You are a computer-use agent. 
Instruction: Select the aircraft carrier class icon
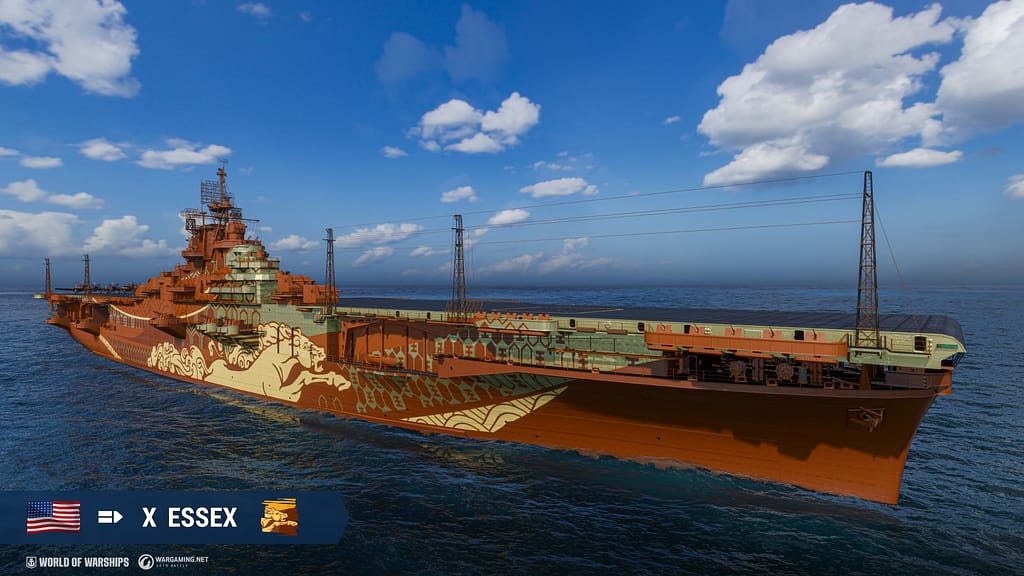pyautogui.click(x=110, y=517)
